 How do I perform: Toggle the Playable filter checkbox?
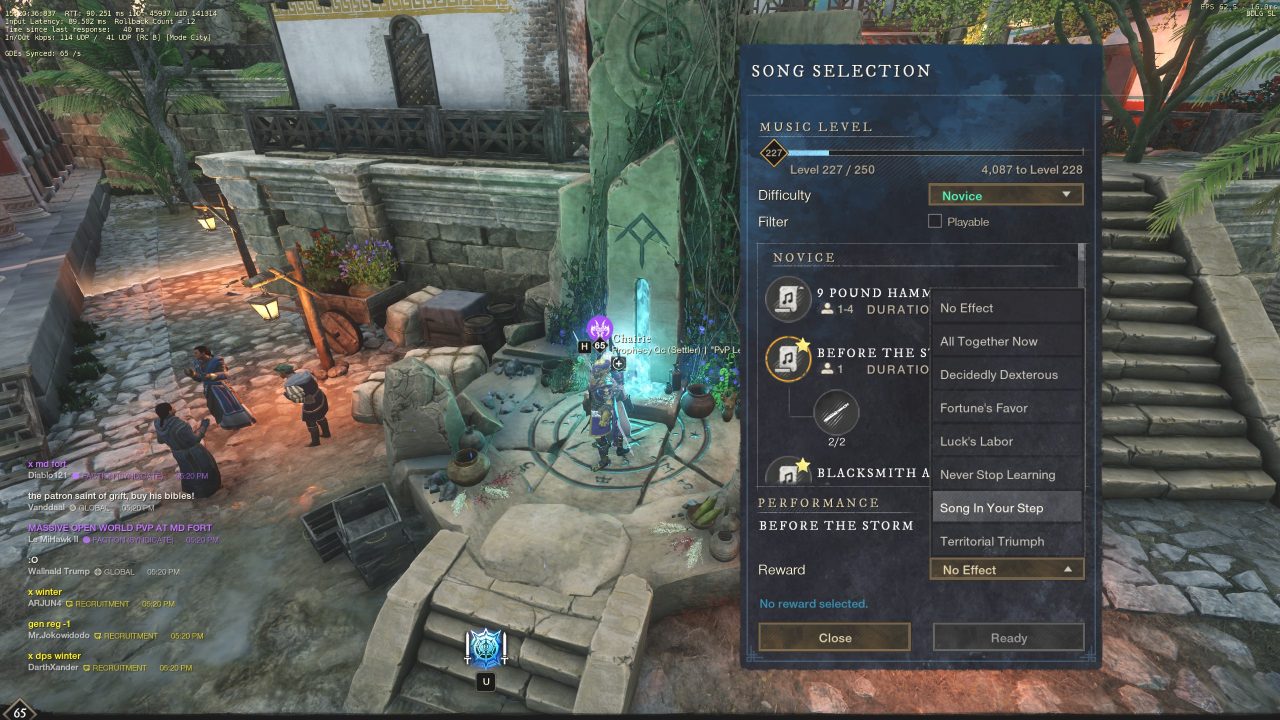935,221
